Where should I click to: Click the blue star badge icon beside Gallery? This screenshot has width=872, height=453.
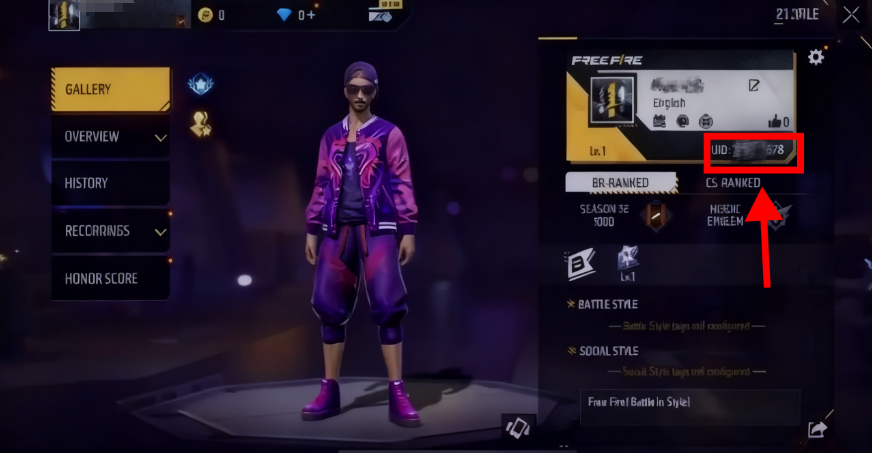tap(200, 86)
